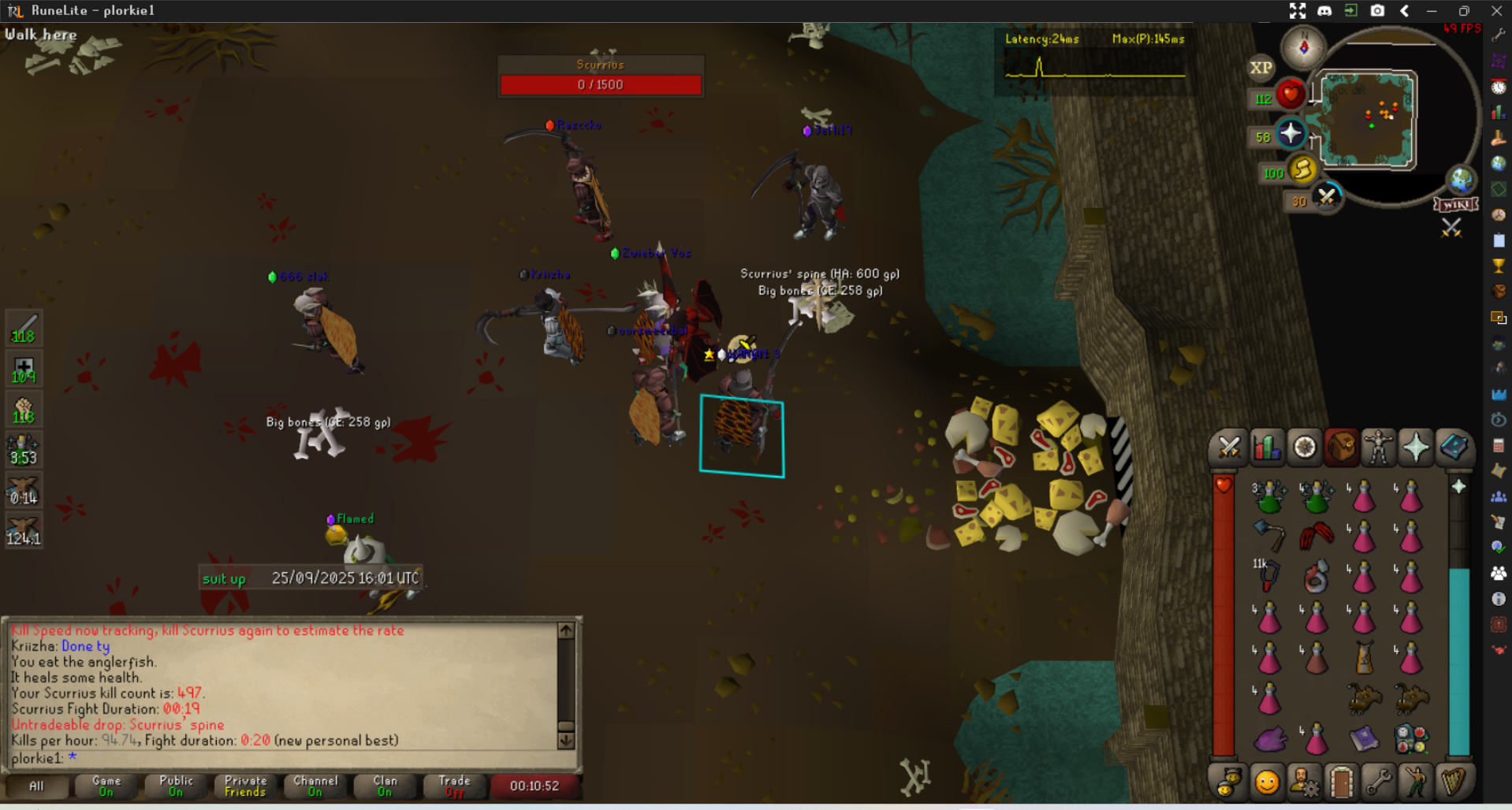Screen dimensions: 1512x810
Task: Show the Prayer tab
Action: click(x=1415, y=448)
